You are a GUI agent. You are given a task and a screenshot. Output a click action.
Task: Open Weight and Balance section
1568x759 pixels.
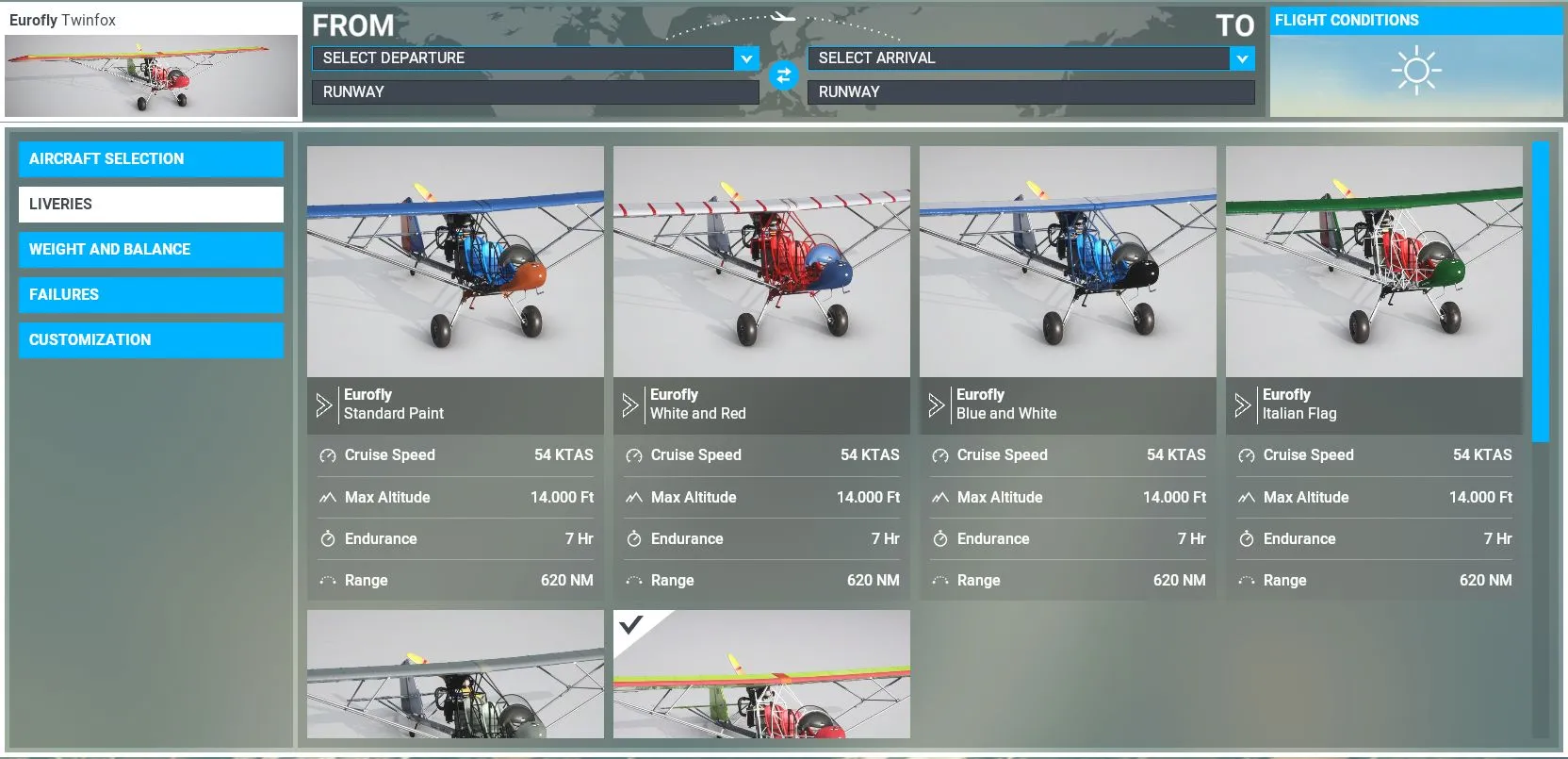pos(151,249)
